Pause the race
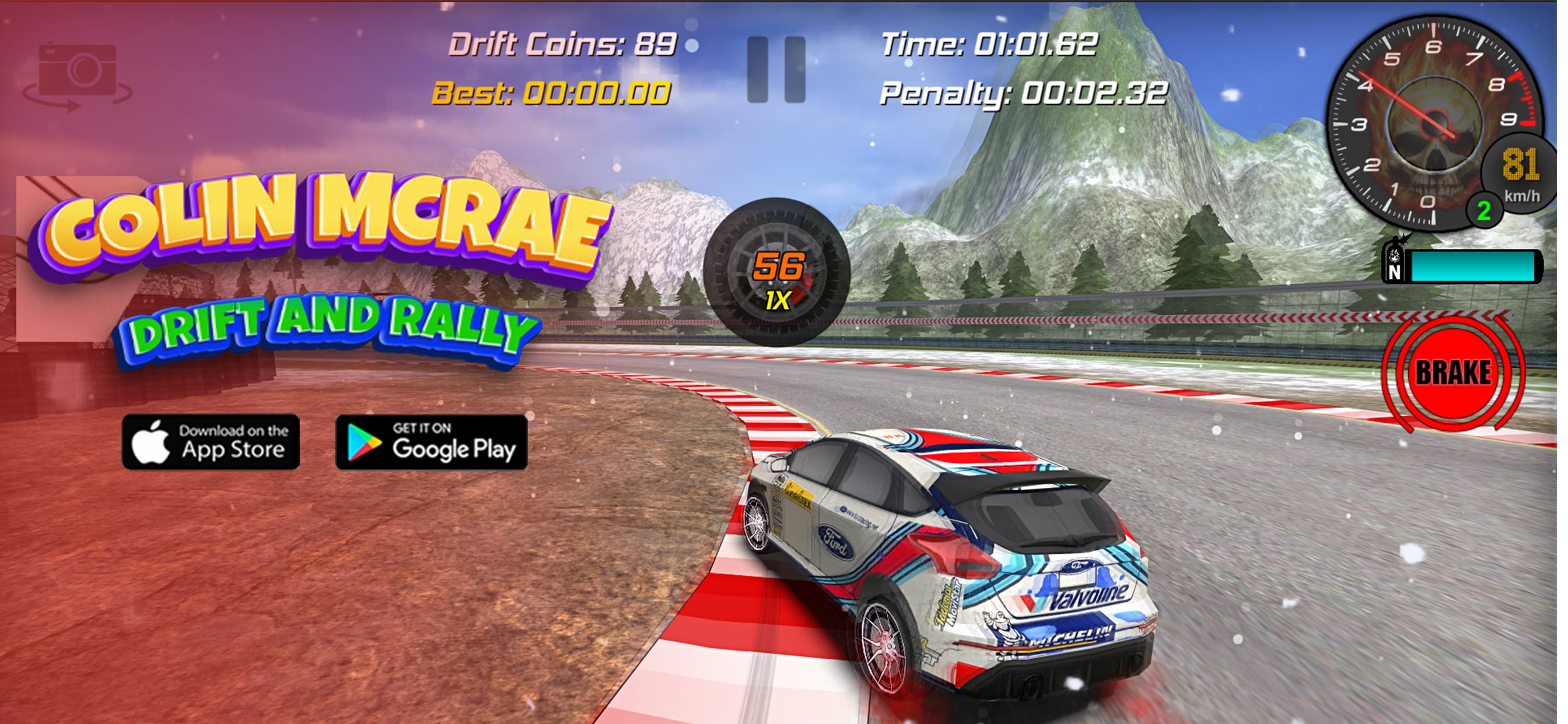 tap(776, 69)
